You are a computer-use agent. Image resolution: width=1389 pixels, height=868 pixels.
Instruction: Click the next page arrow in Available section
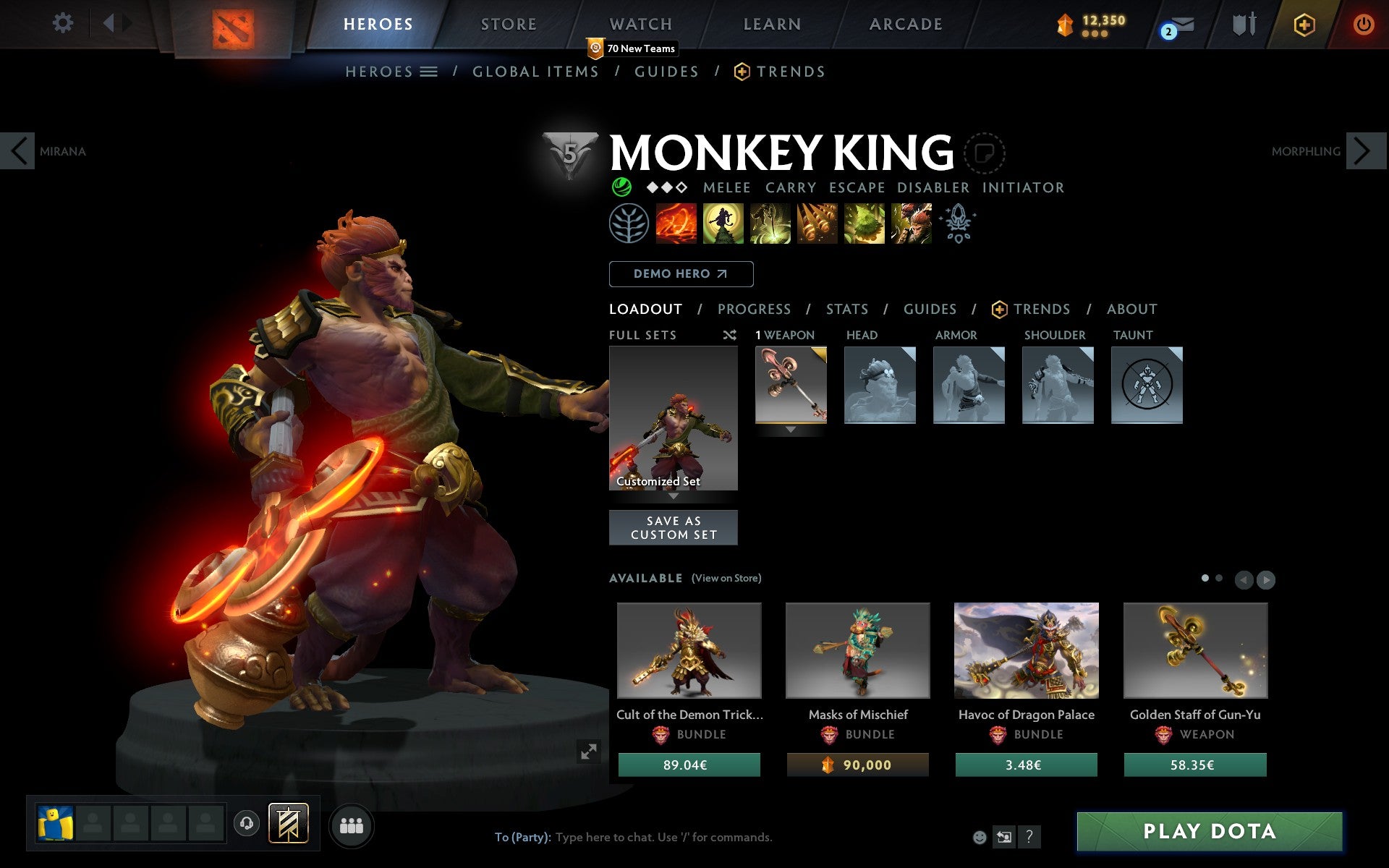(x=1265, y=579)
